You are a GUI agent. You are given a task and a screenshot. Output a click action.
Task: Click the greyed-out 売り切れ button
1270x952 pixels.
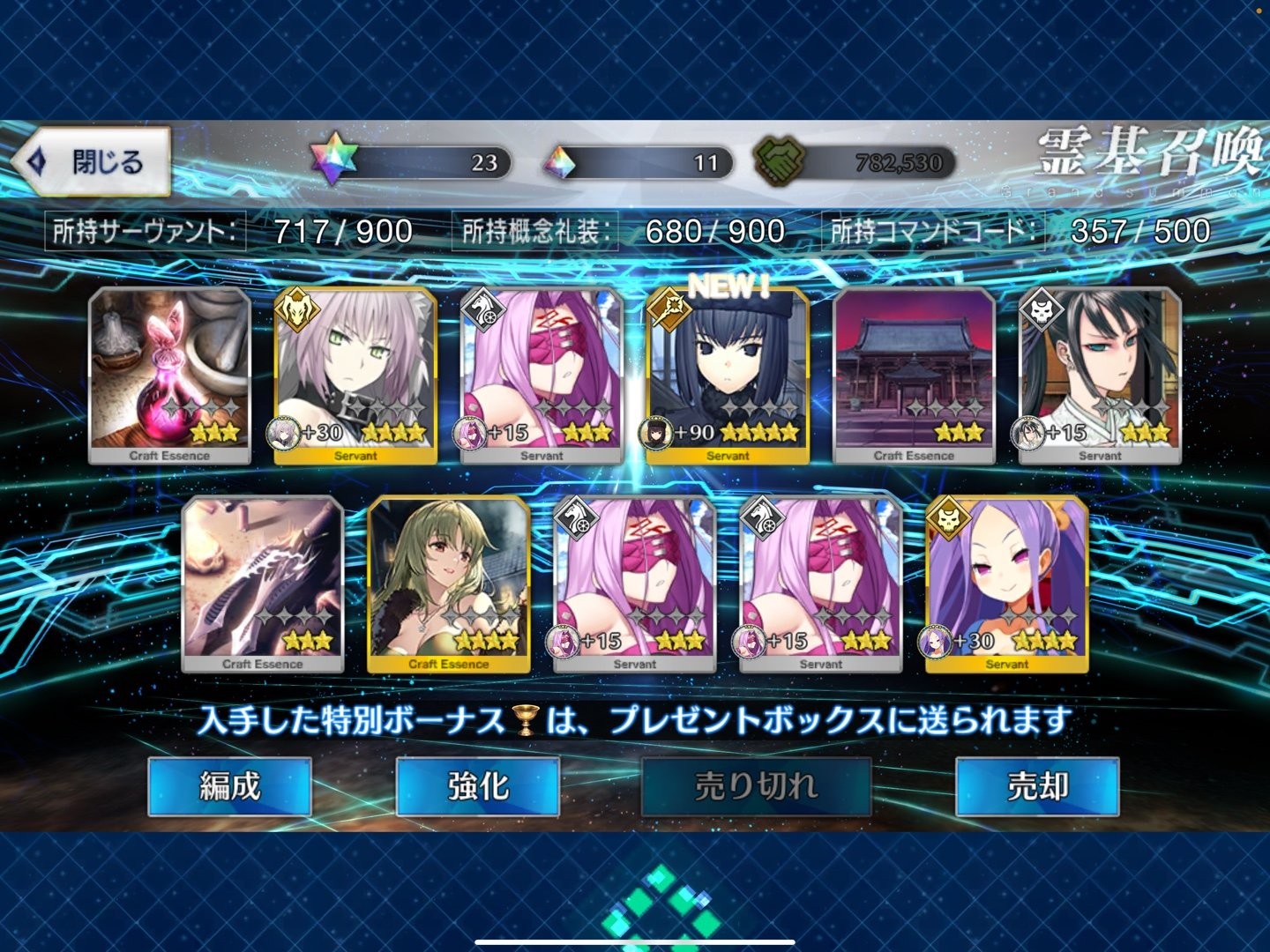point(756,785)
